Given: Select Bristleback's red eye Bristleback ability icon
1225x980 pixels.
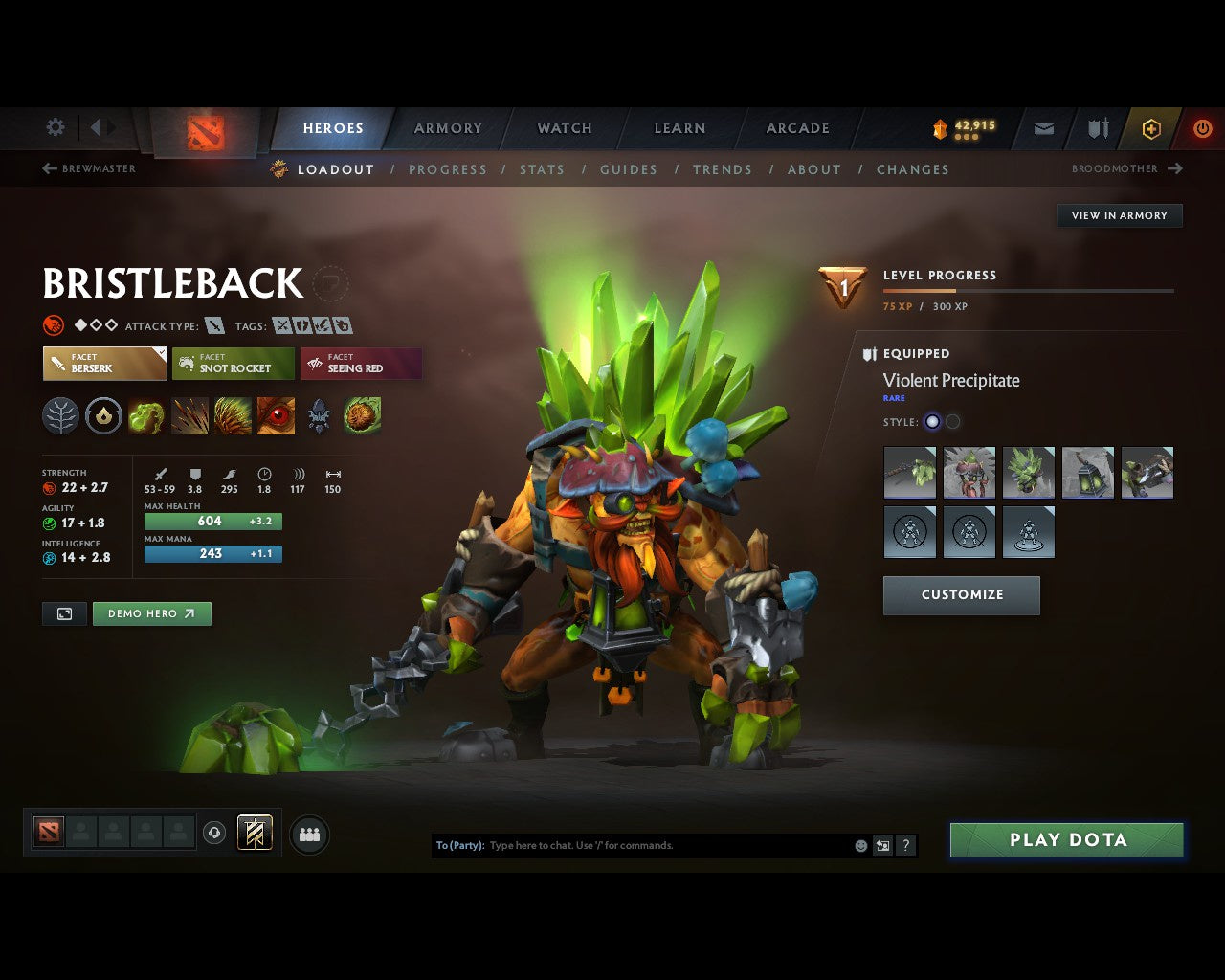Looking at the screenshot, I should (276, 416).
